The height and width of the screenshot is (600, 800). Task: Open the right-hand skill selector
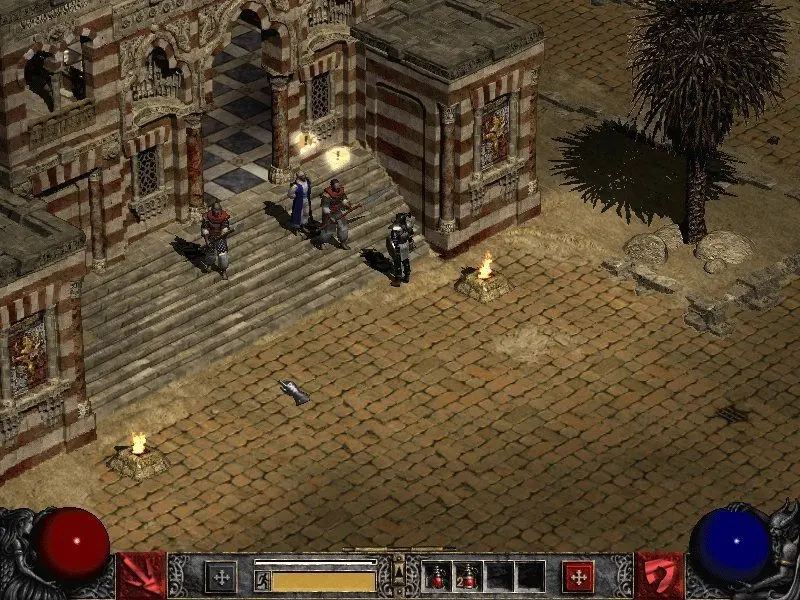pos(659,575)
